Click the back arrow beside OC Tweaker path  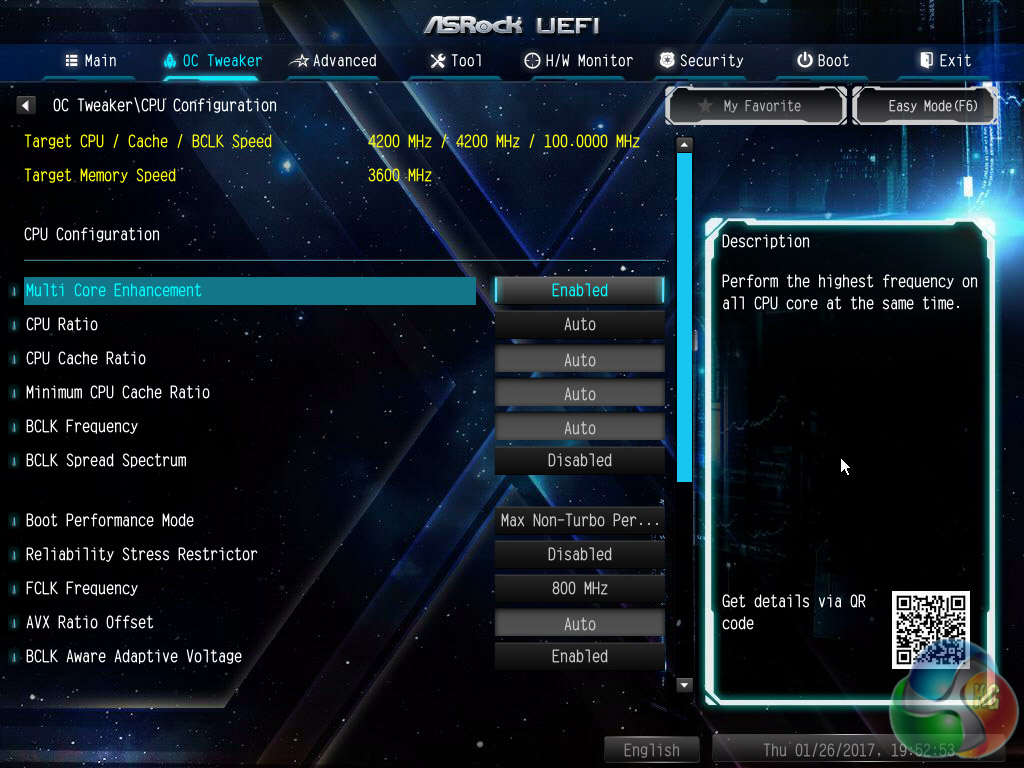pos(27,105)
